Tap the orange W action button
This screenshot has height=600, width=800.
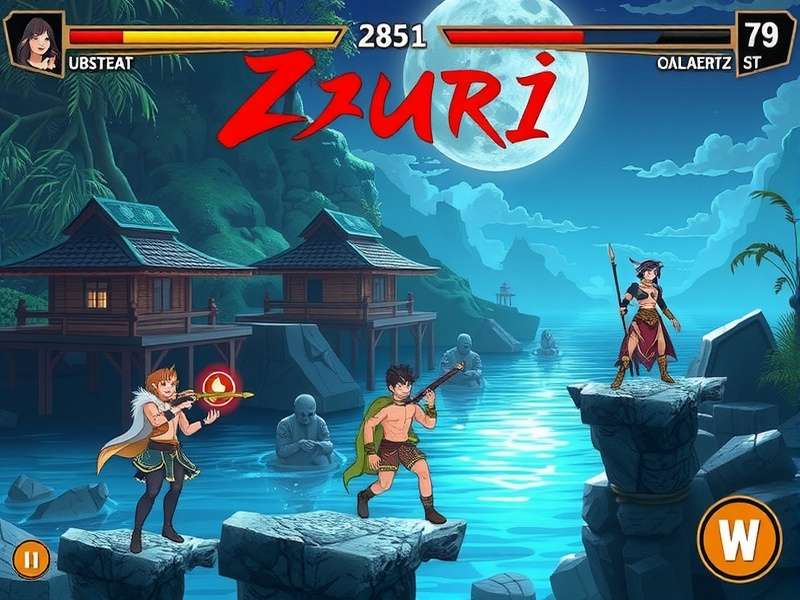[x=740, y=541]
